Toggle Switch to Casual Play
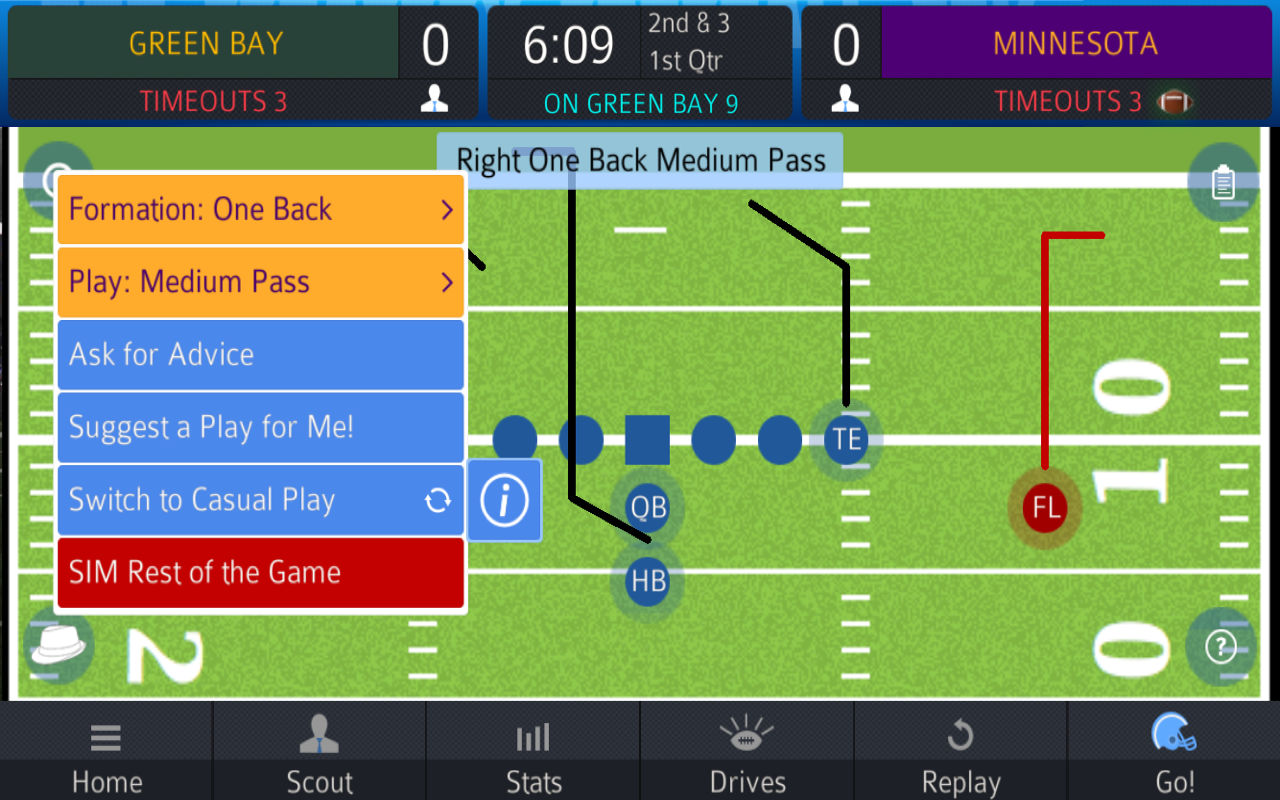1280x800 pixels. tap(260, 500)
